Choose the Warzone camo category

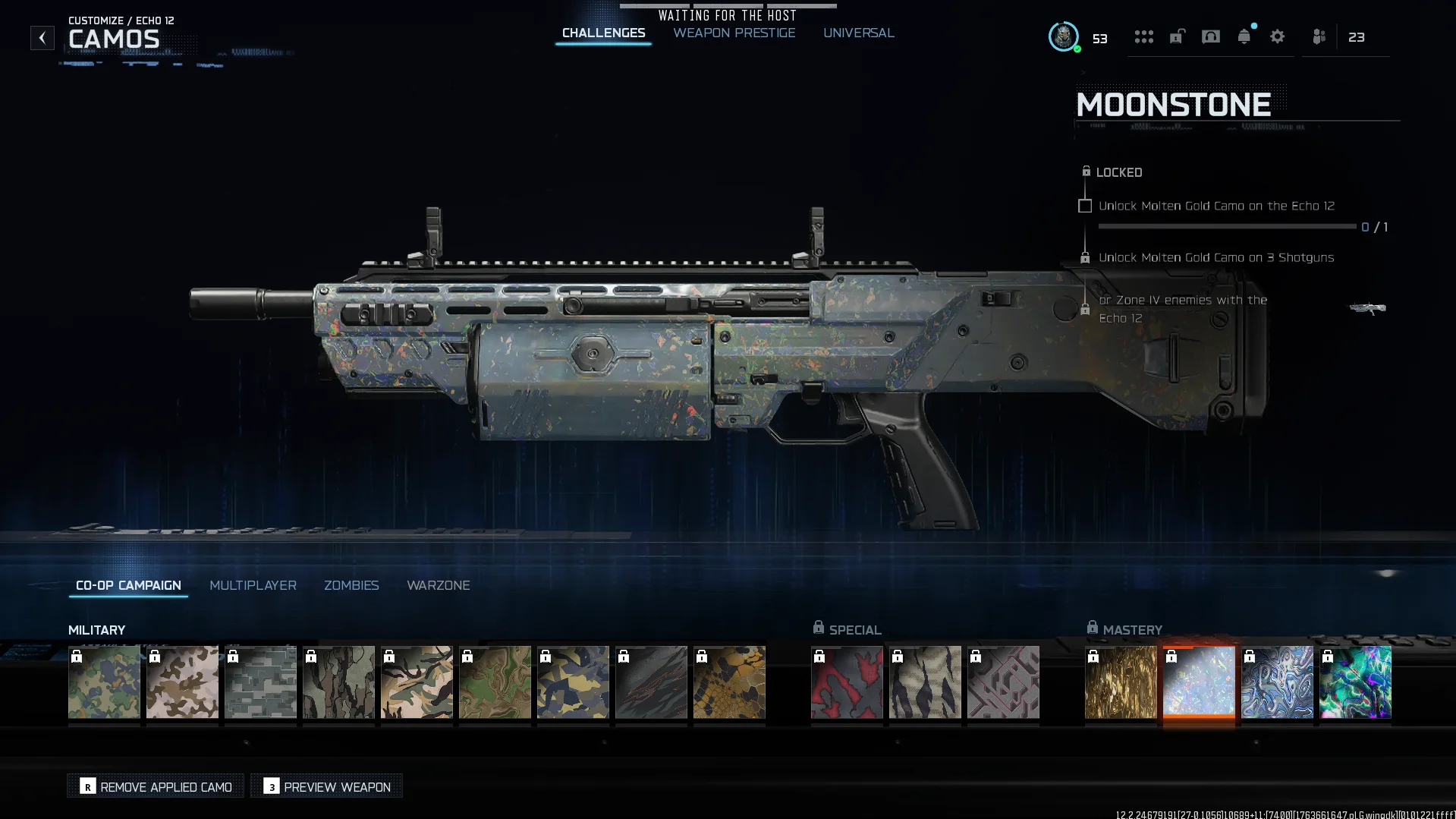(438, 585)
